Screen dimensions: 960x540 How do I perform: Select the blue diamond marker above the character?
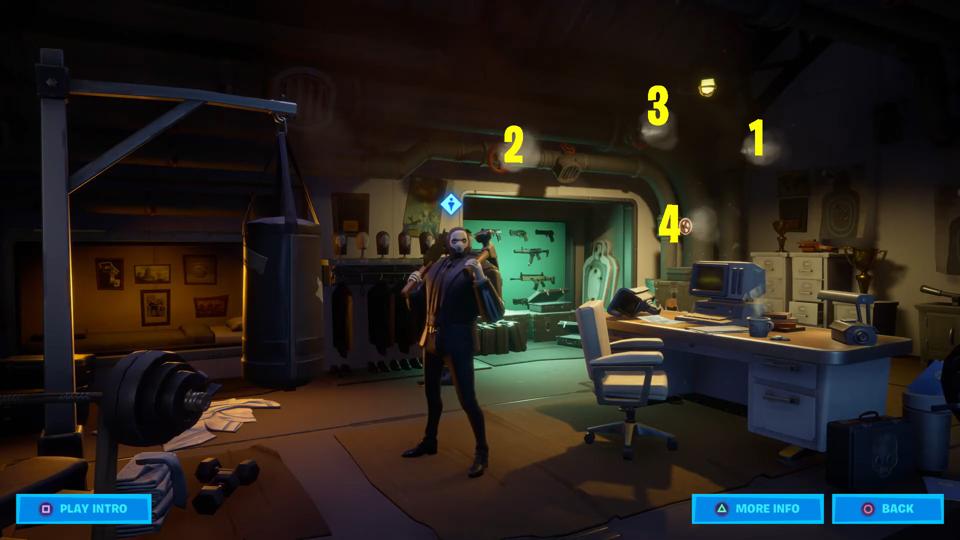[x=451, y=204]
